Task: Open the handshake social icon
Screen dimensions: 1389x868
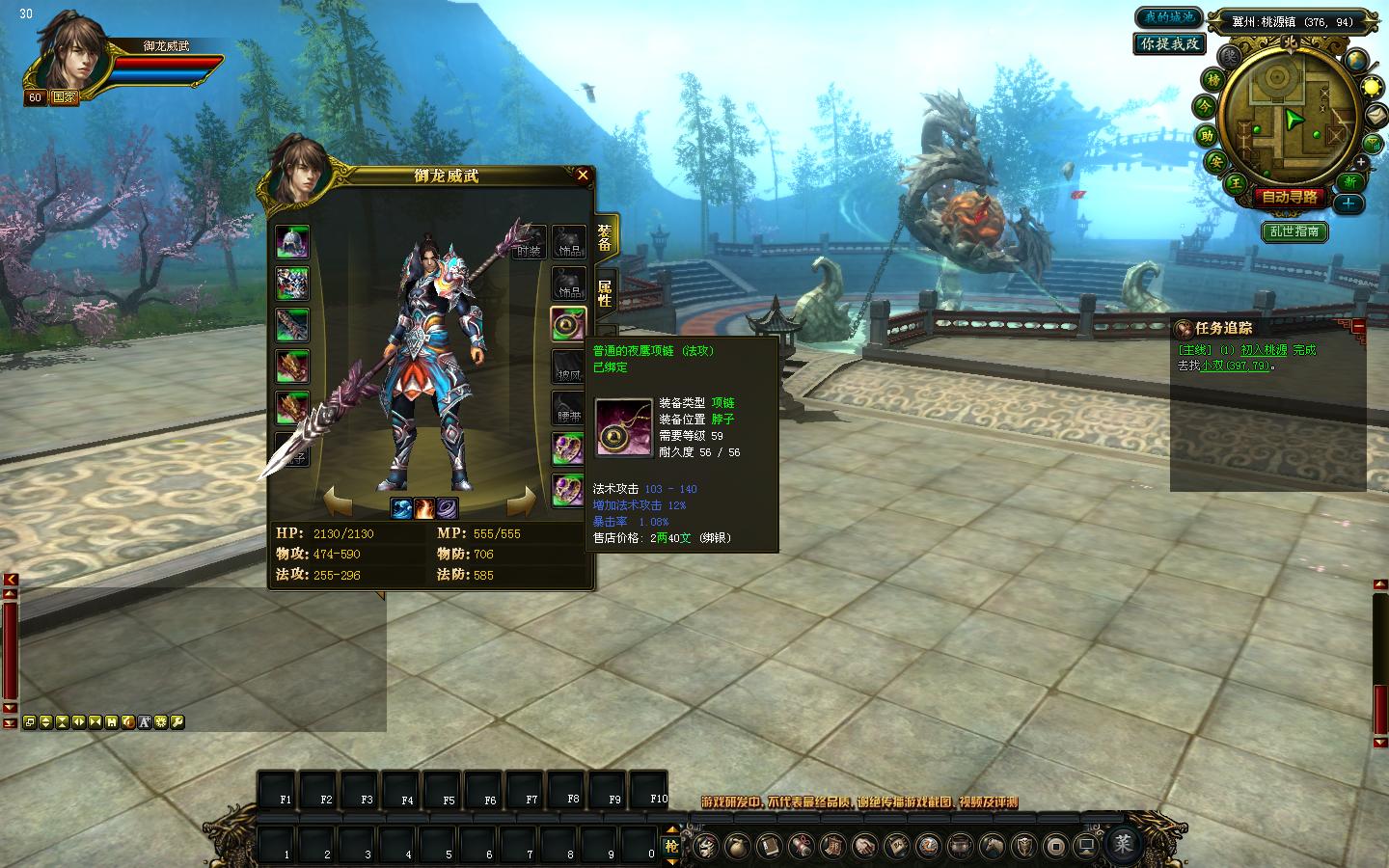Action: click(864, 846)
